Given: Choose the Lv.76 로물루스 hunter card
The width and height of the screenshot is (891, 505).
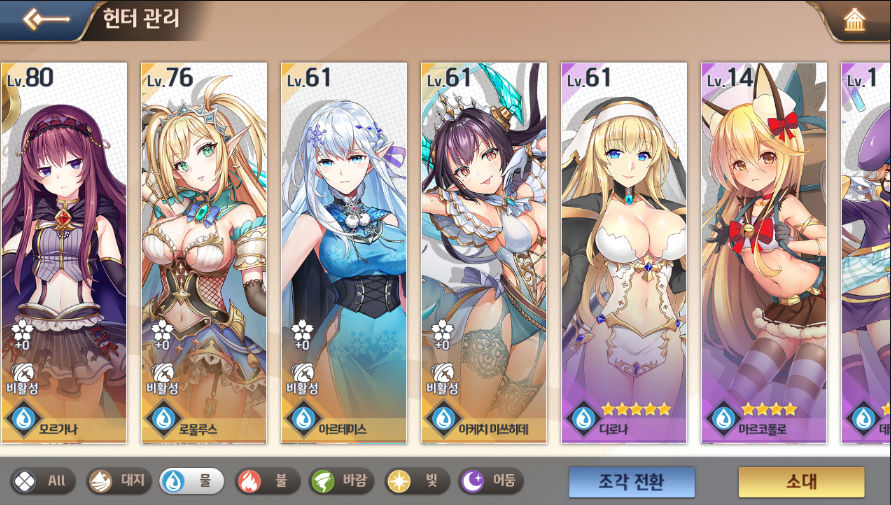Looking at the screenshot, I should click(204, 250).
